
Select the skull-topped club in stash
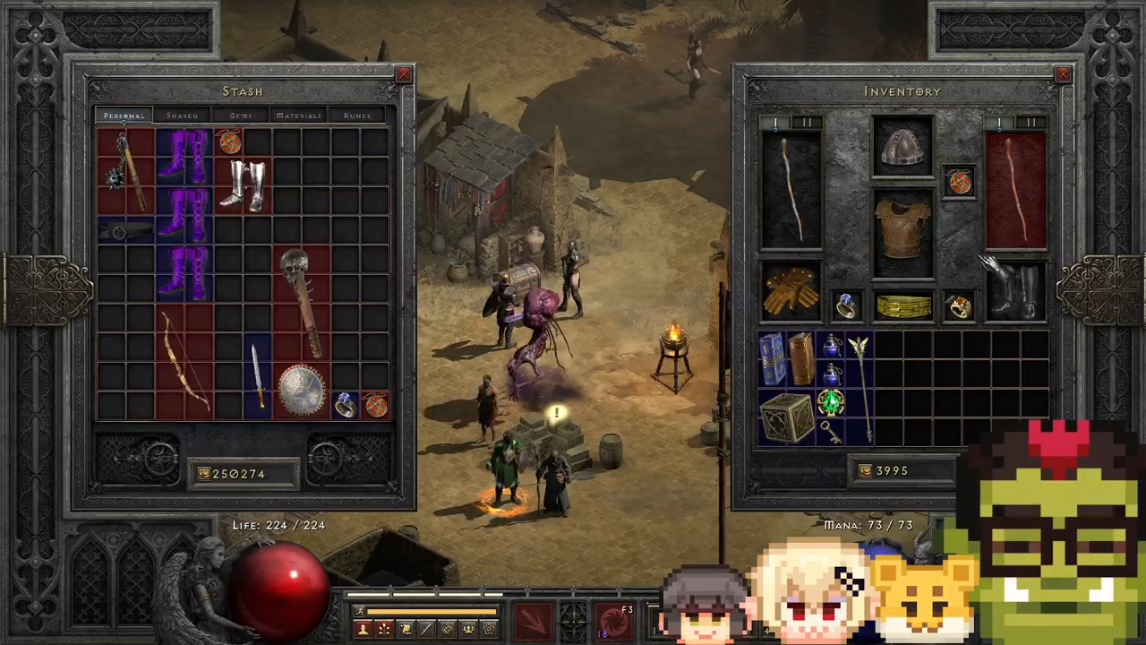click(x=301, y=302)
